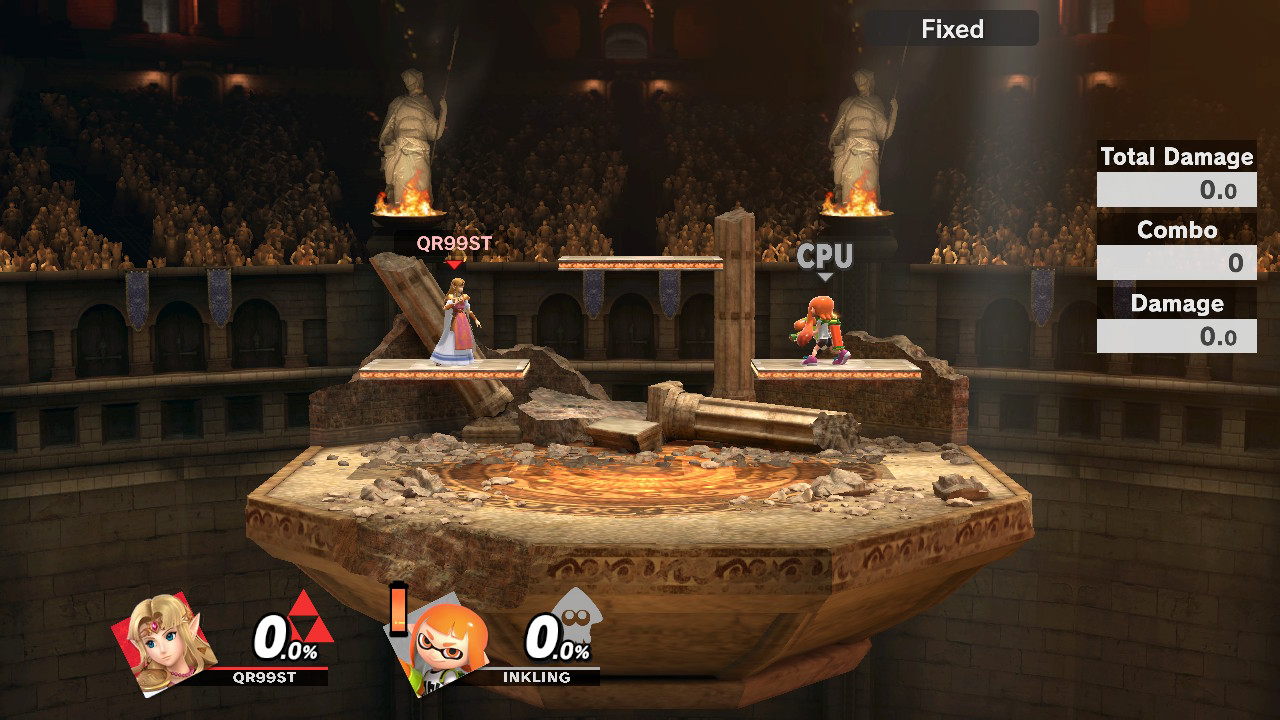Select the QR99ST name tag above Zelda
The image size is (1280, 720).
point(452,241)
